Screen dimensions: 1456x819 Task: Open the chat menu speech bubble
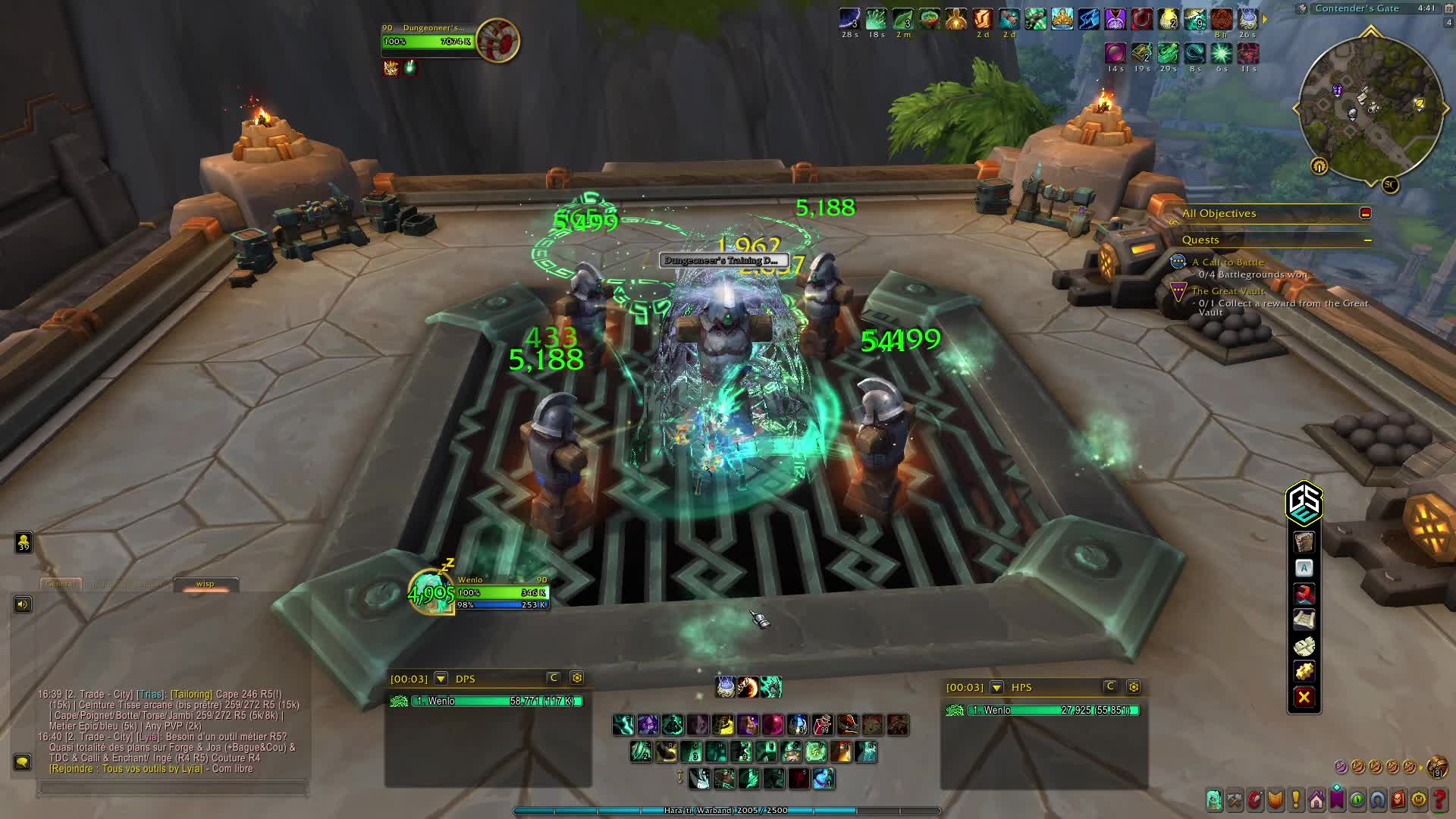(22, 761)
